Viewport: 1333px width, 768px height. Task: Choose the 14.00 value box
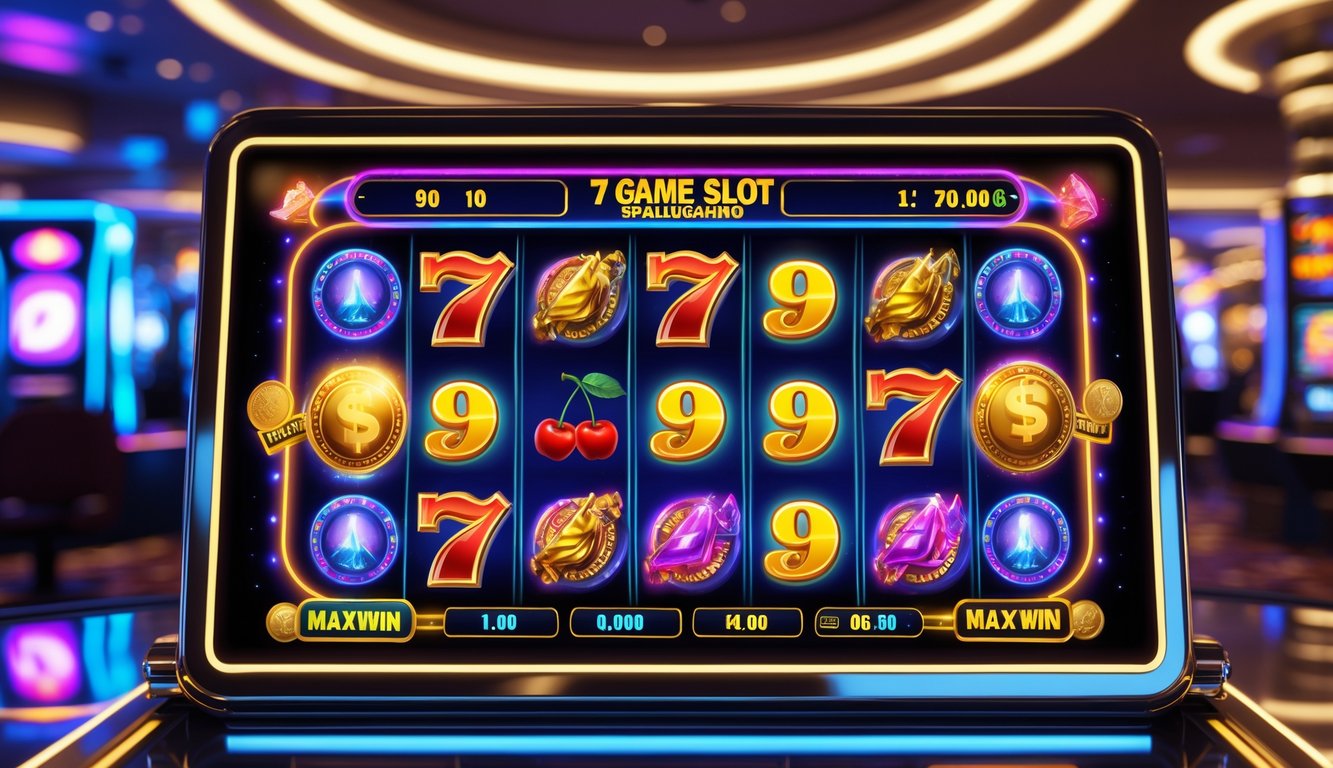pos(747,622)
